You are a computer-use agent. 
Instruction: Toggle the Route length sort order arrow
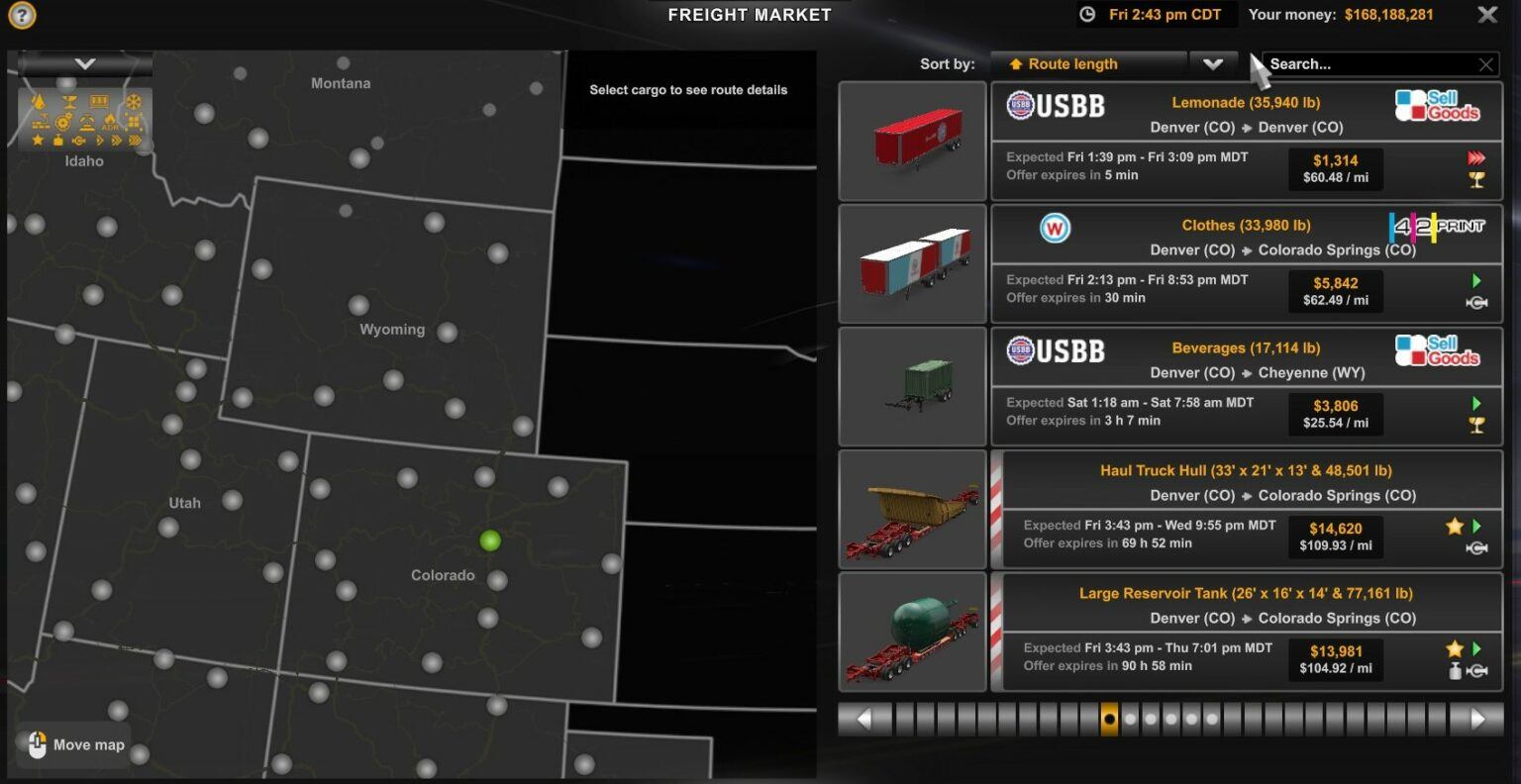tap(1016, 63)
